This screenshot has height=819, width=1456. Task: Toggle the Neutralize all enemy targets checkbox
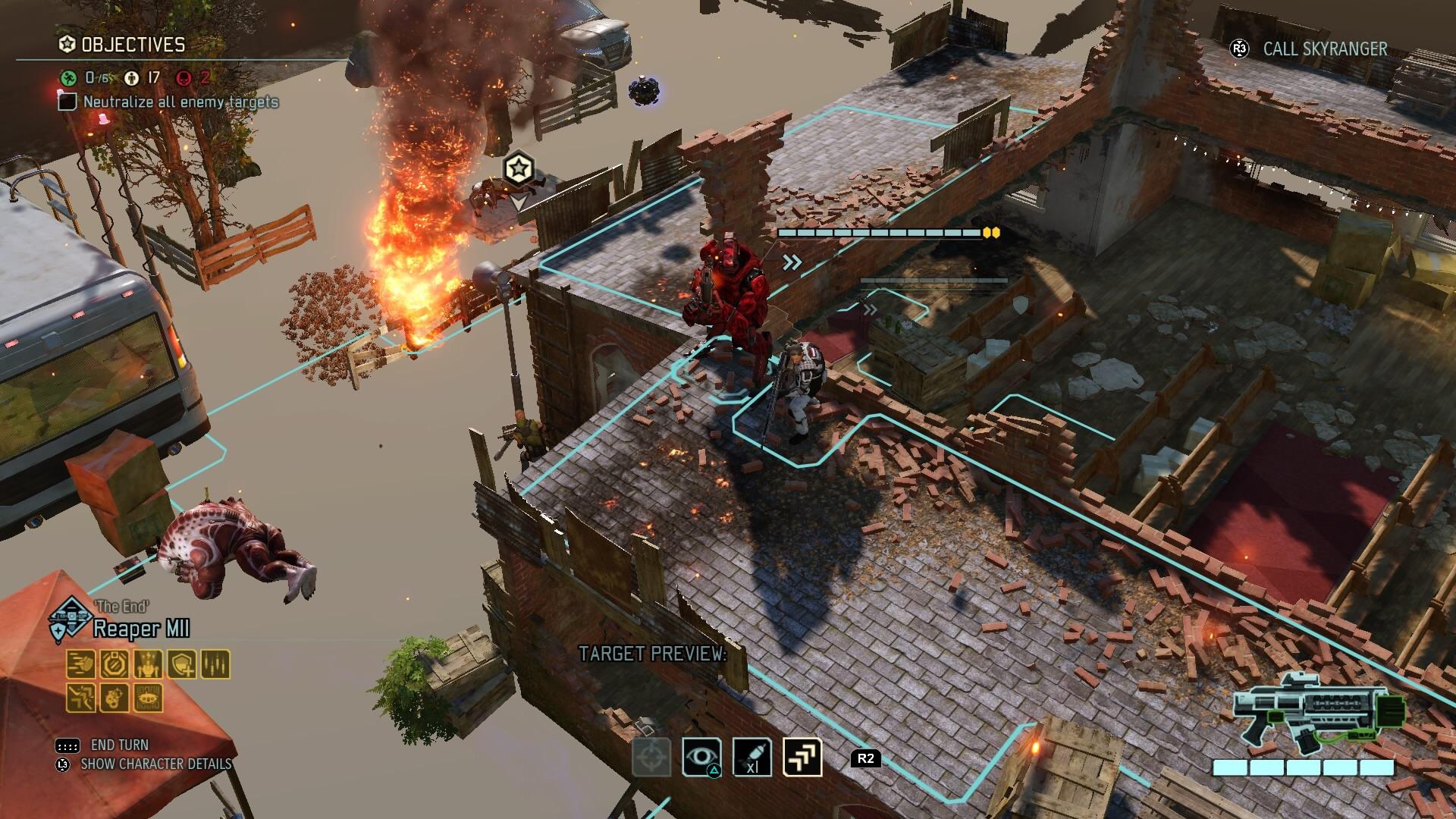point(67,102)
